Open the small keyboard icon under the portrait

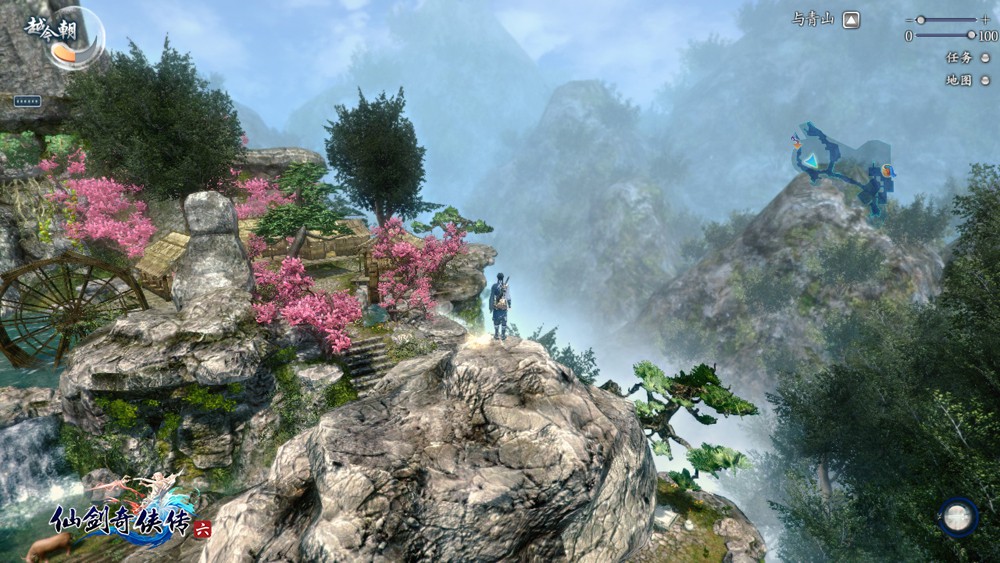click(x=27, y=101)
